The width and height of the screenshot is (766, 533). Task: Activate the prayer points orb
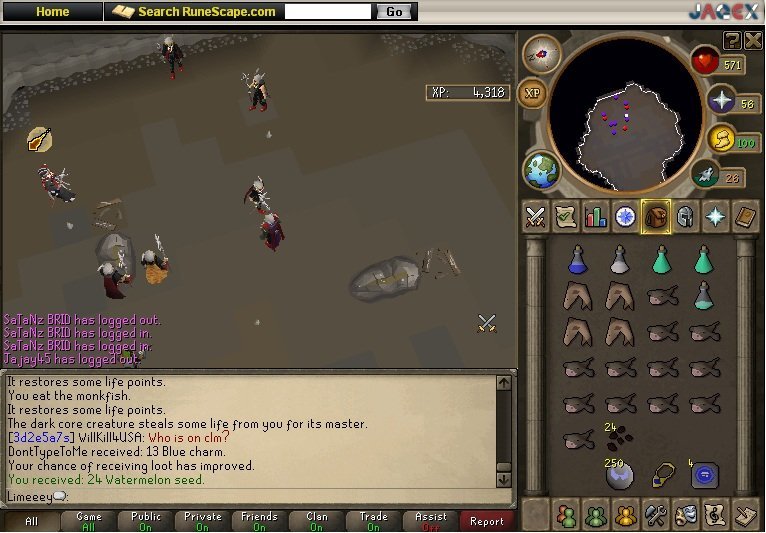click(722, 101)
